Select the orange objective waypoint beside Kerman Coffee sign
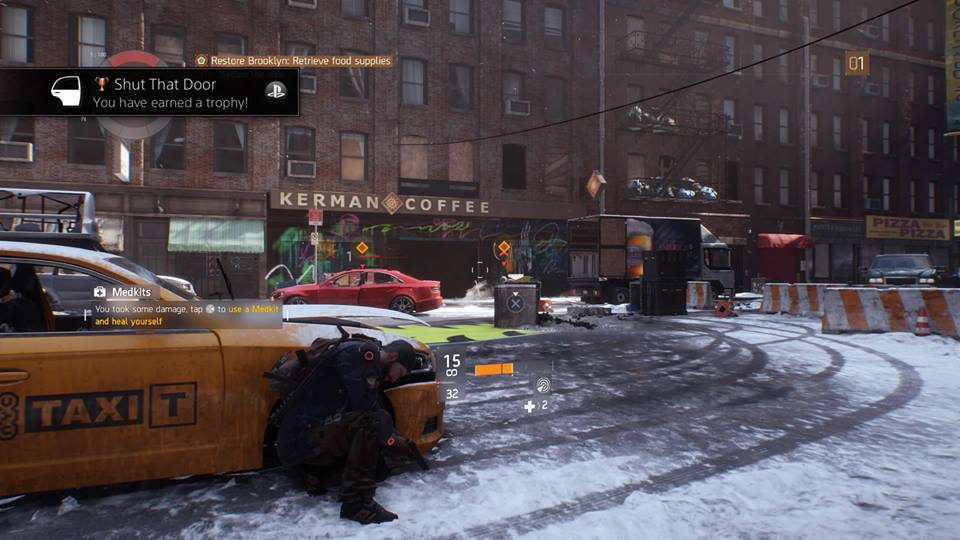 (595, 183)
